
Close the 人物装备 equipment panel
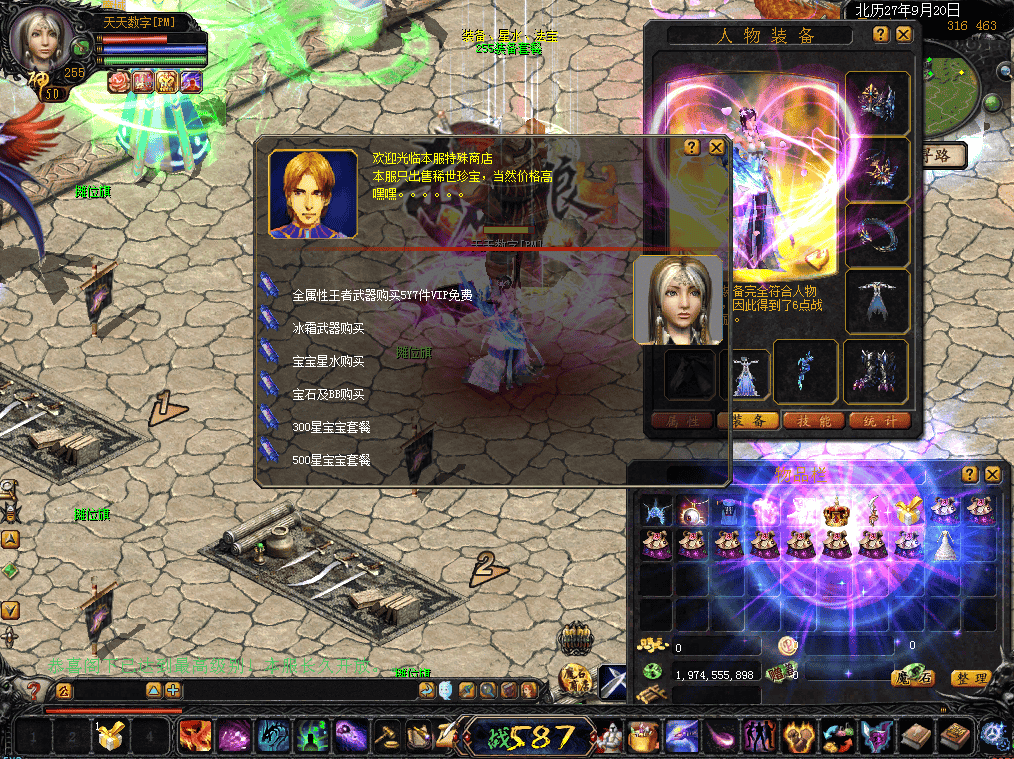pyautogui.click(x=904, y=34)
